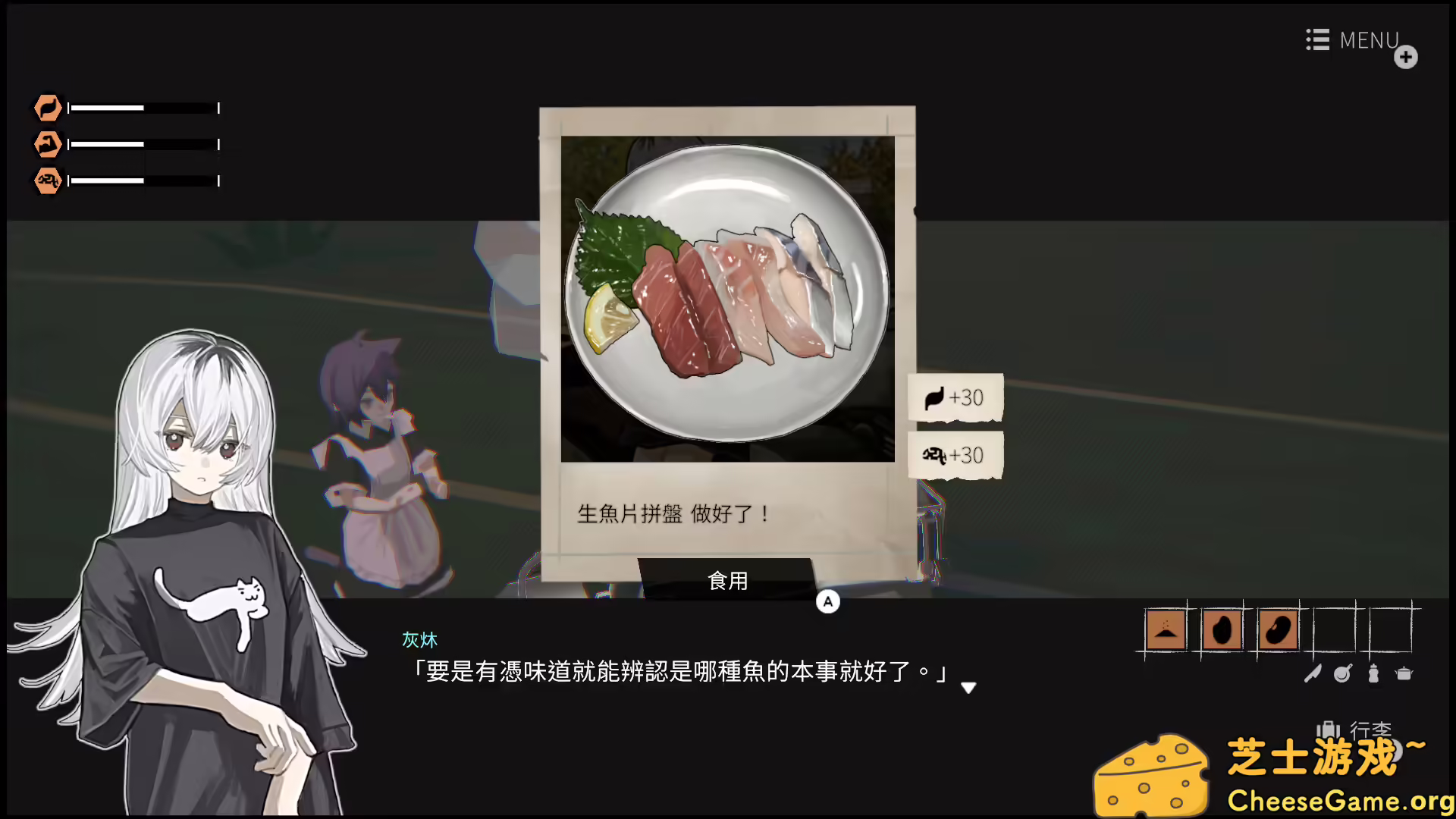
Task: Select the cooking pot icon
Action: tap(1404, 673)
